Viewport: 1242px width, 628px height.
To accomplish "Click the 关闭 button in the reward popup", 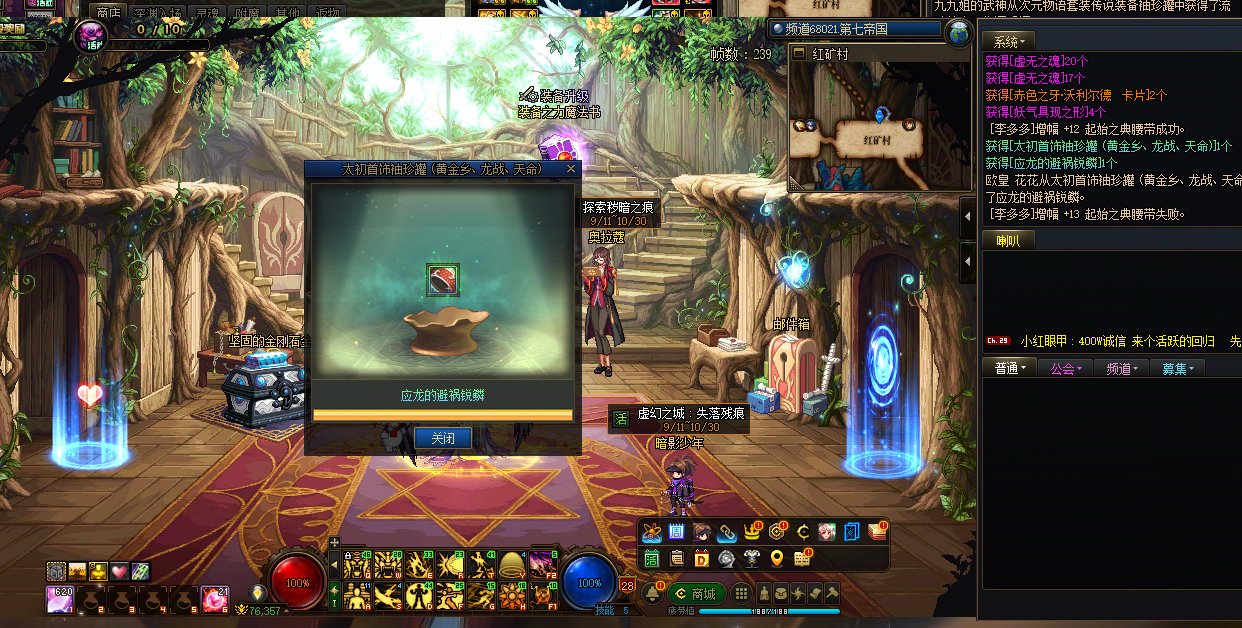I will point(442,438).
